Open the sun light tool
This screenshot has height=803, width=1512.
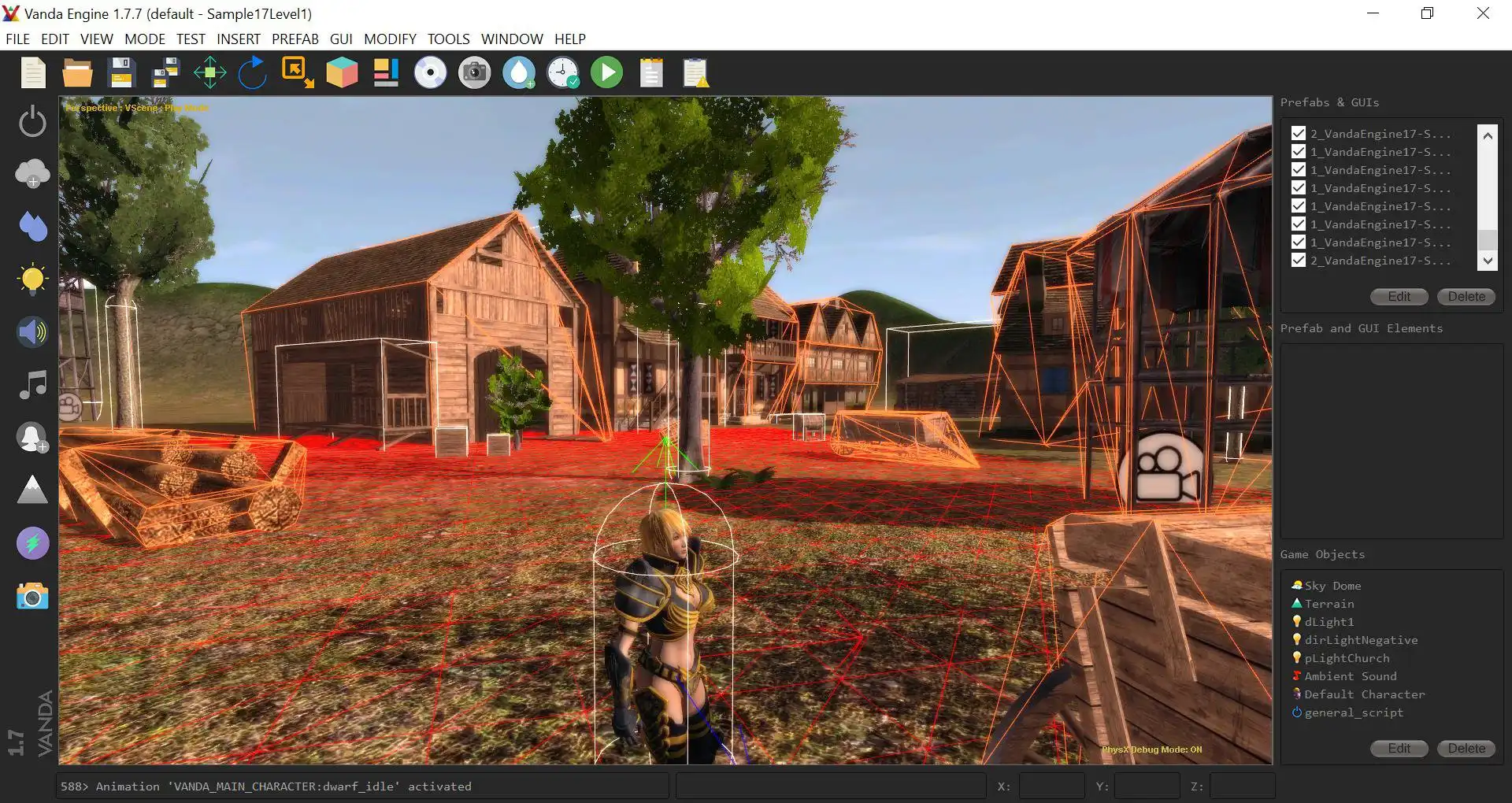tap(32, 279)
